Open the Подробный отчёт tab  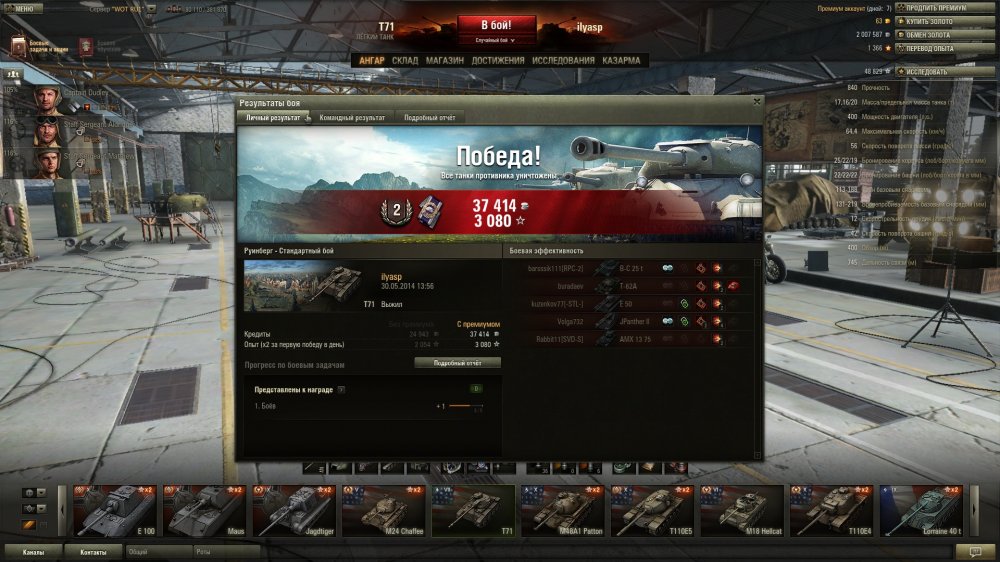pos(429,118)
